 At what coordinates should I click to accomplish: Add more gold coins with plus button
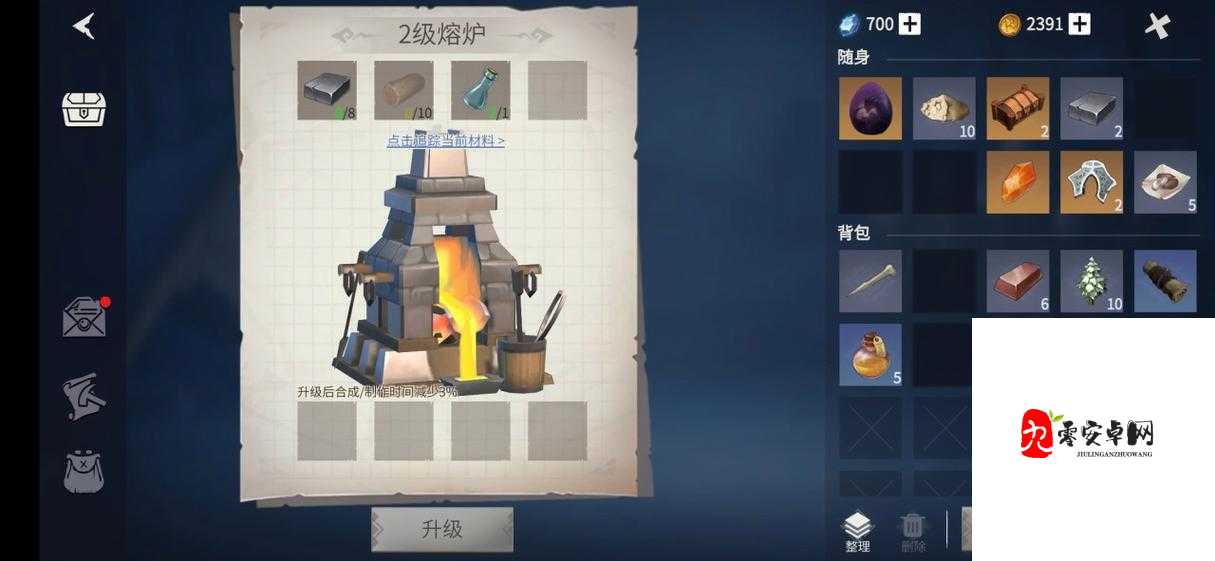[x=1079, y=24]
